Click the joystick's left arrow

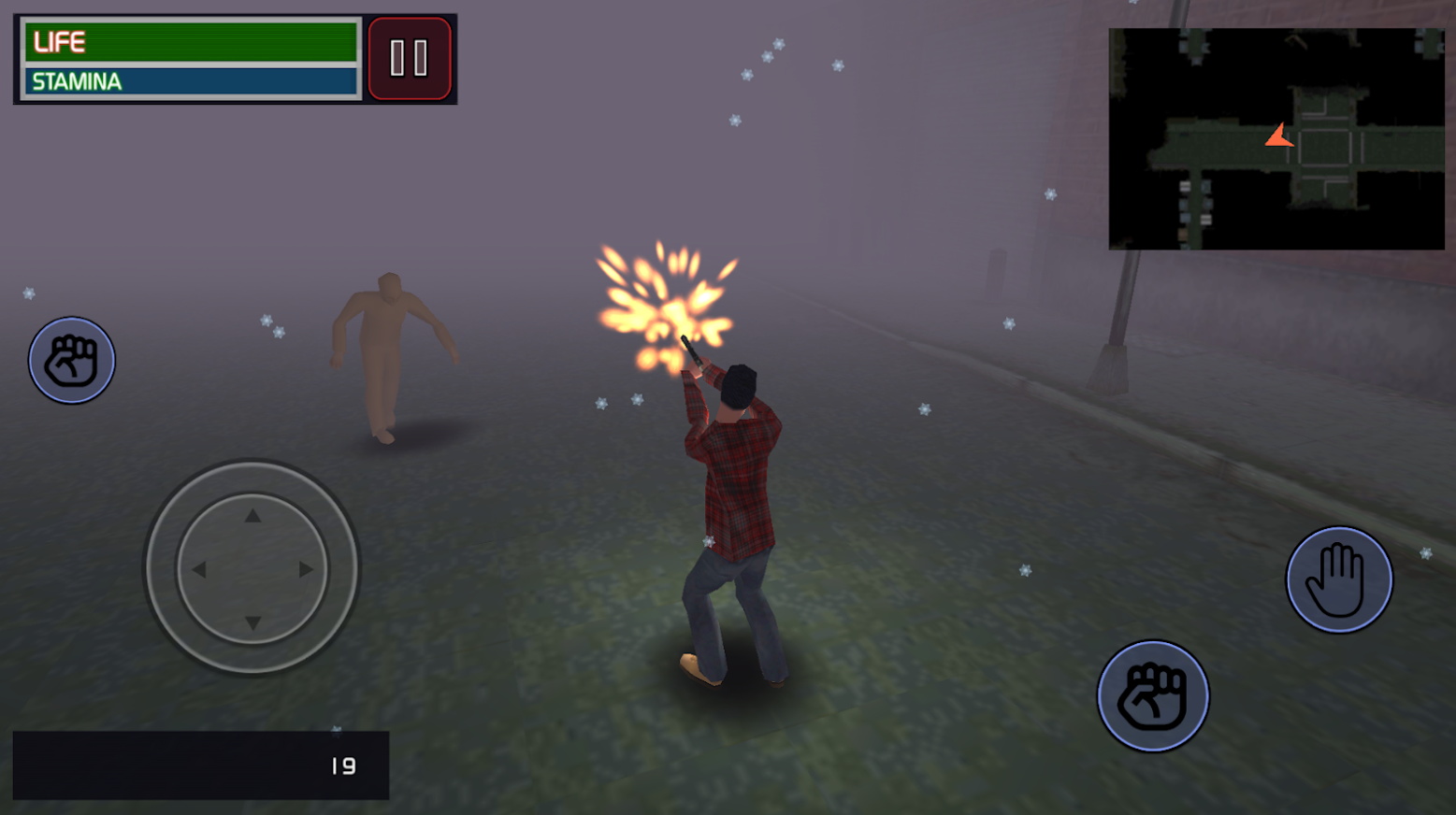(199, 569)
